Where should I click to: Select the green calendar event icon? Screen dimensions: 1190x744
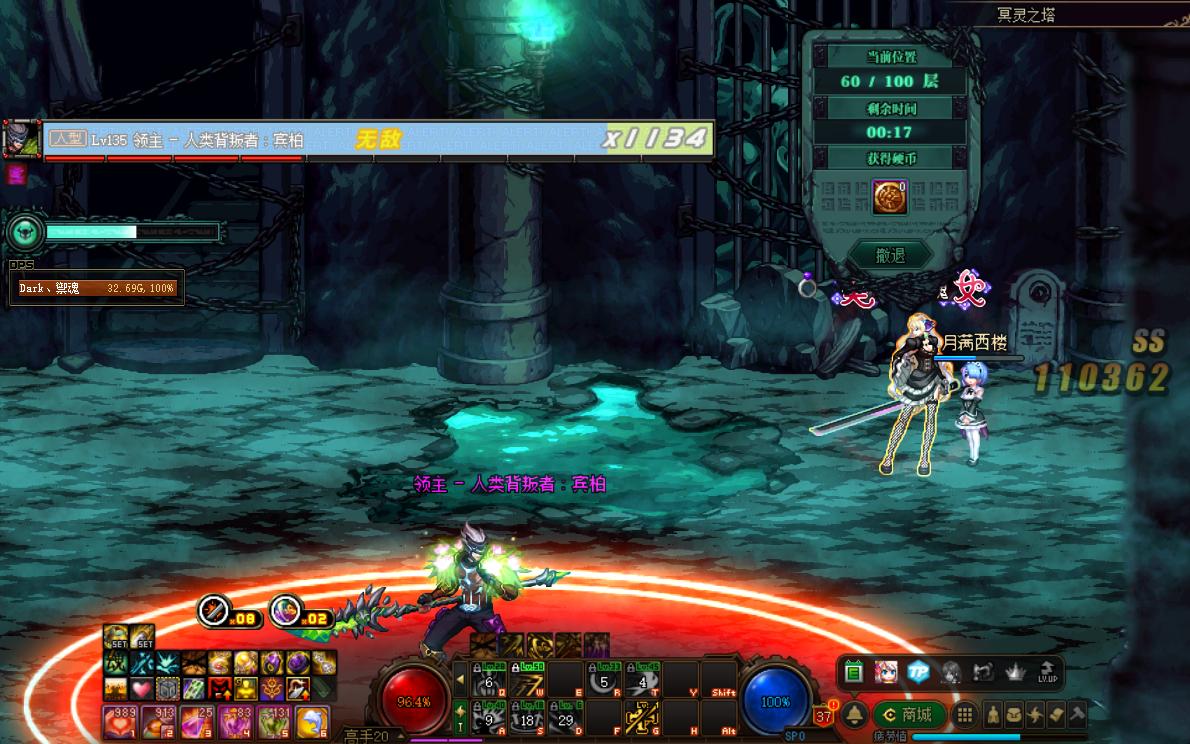tap(853, 672)
